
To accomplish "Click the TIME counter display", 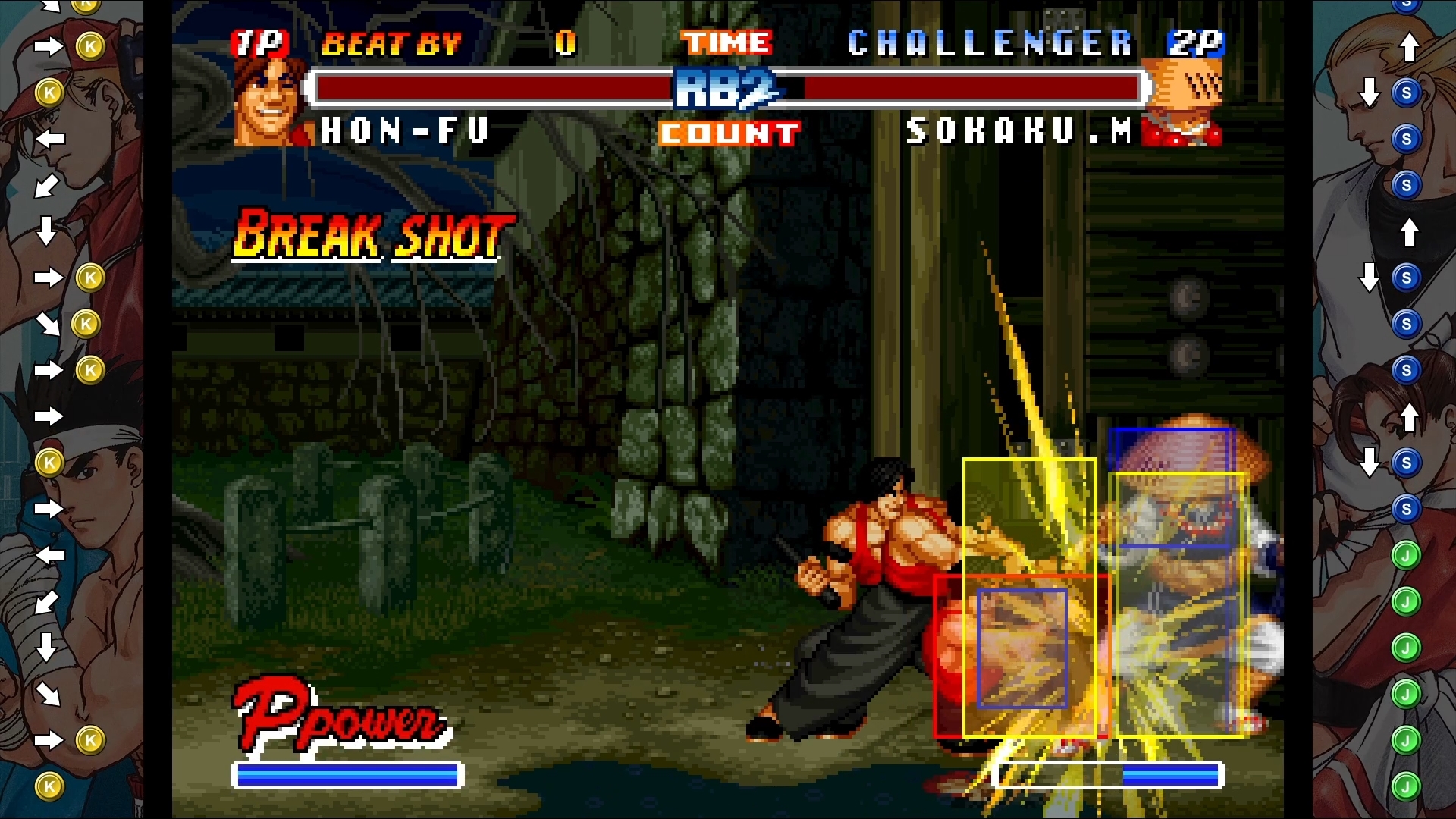I will [x=726, y=43].
